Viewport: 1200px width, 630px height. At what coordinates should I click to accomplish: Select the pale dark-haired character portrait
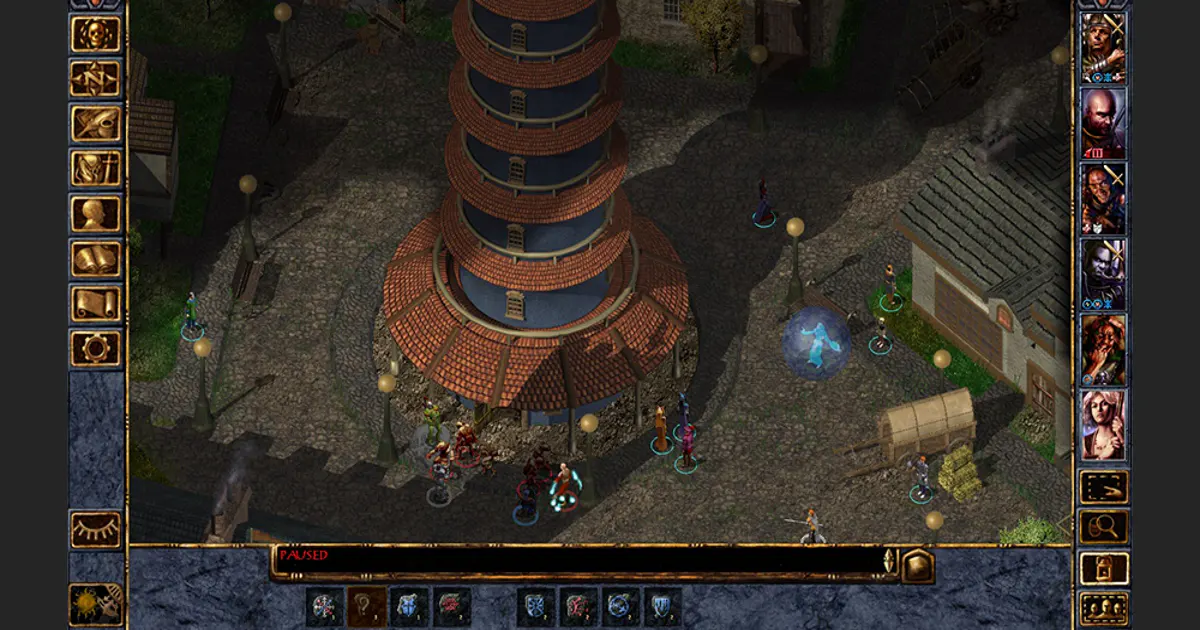click(1103, 274)
